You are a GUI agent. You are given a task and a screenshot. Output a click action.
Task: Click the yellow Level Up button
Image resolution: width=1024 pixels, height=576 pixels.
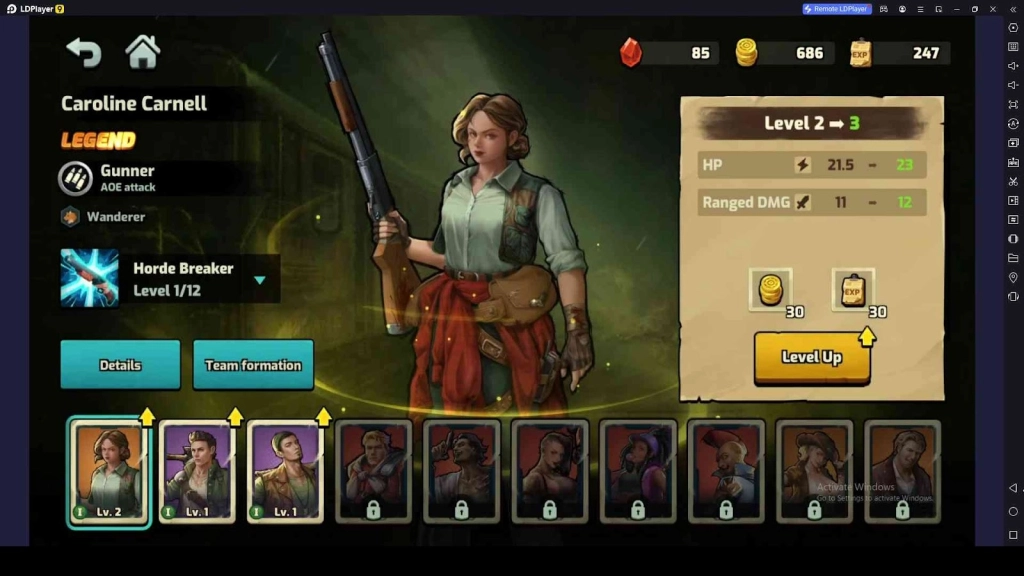click(x=811, y=357)
